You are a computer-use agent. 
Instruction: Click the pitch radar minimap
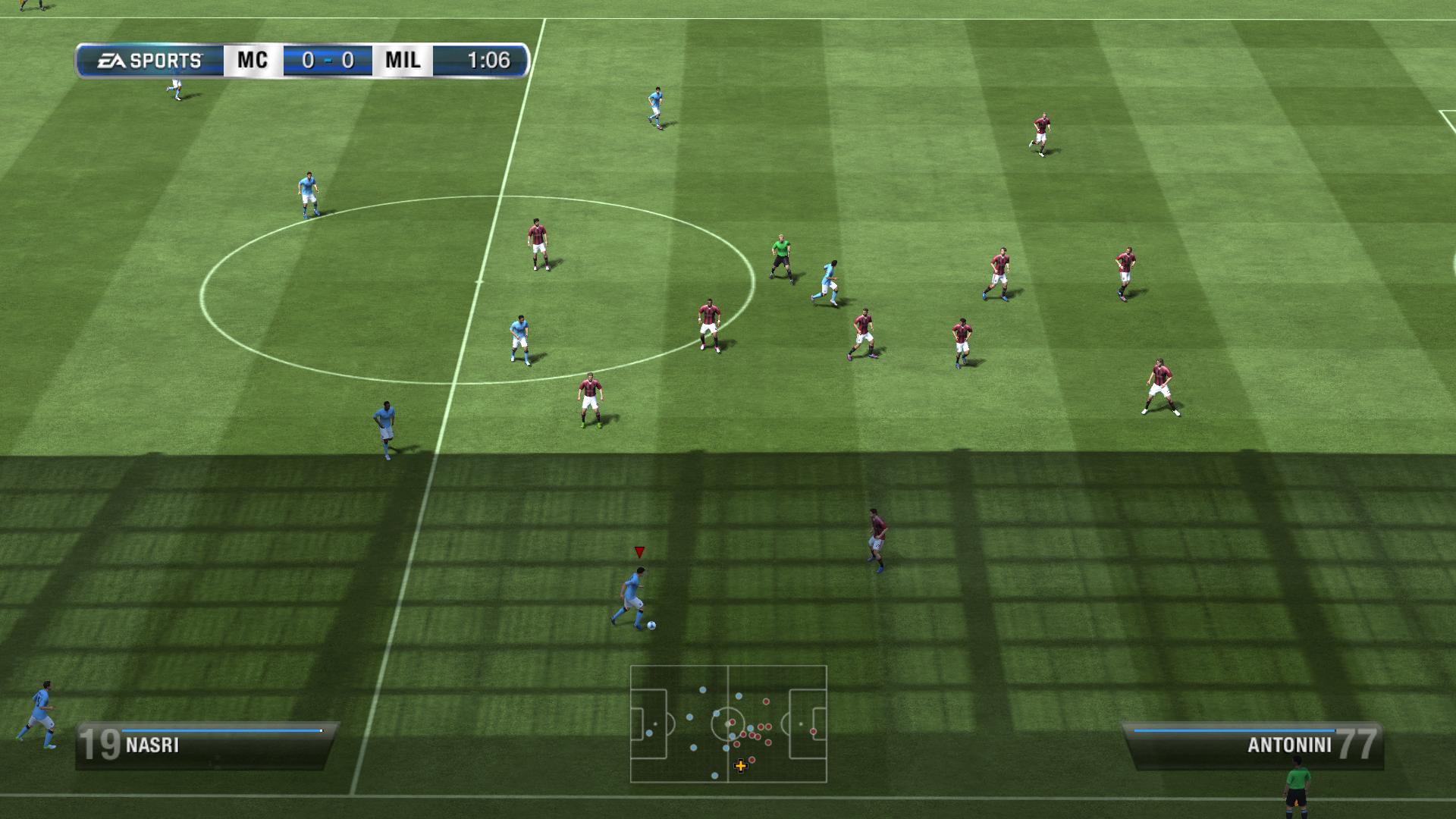728,723
